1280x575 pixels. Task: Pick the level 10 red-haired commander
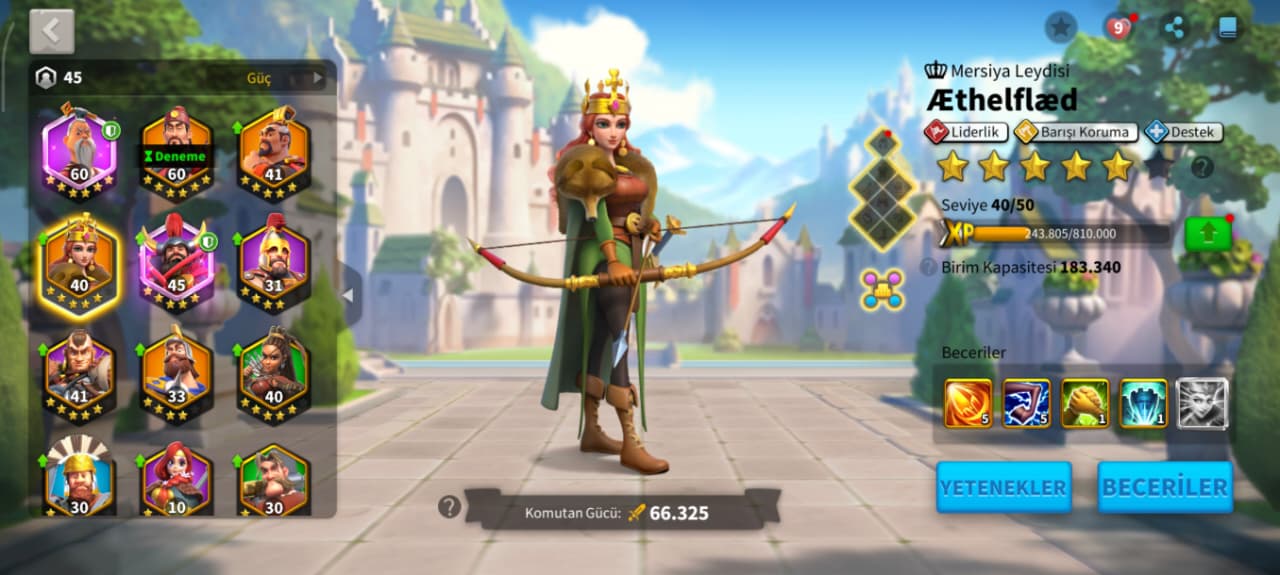pos(176,480)
